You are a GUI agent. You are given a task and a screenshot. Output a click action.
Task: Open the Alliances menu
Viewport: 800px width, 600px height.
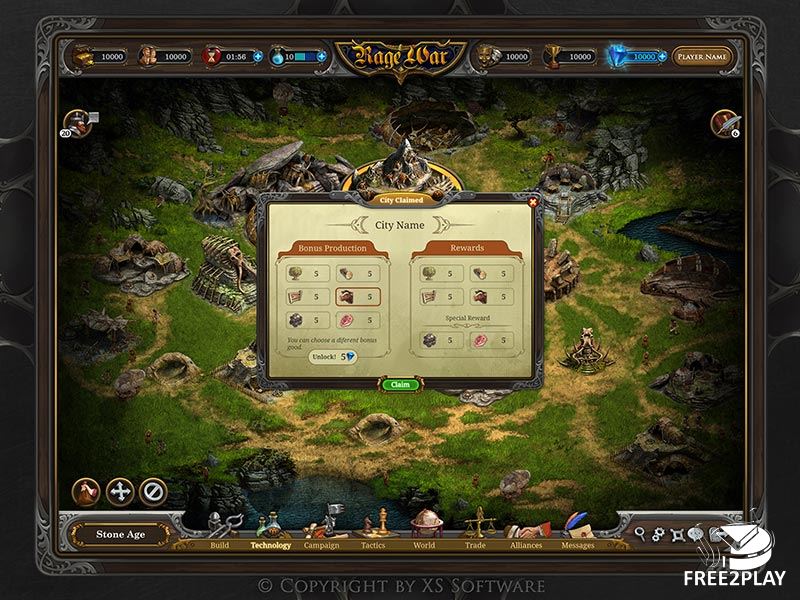point(526,532)
